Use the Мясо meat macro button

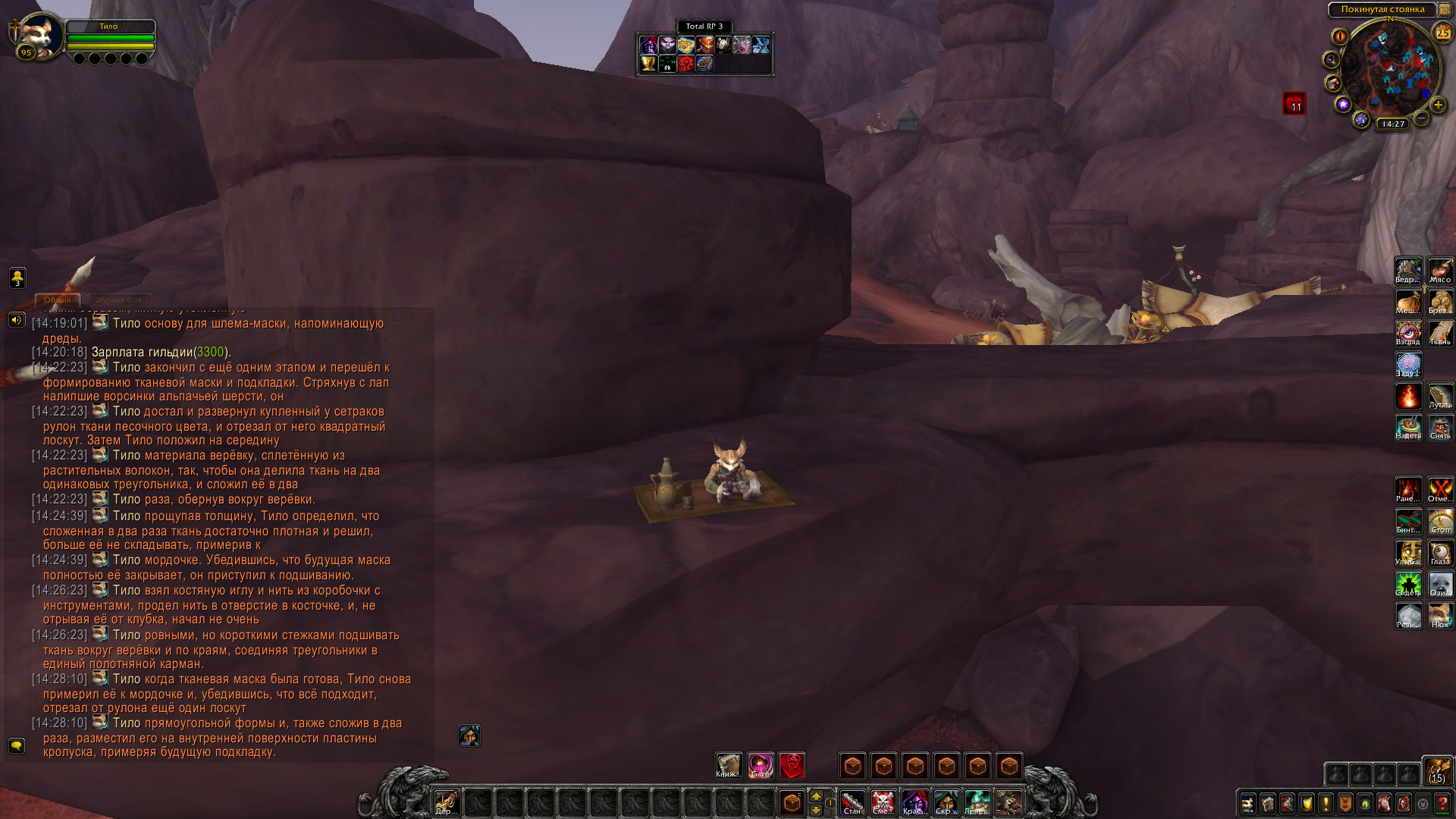point(1440,271)
